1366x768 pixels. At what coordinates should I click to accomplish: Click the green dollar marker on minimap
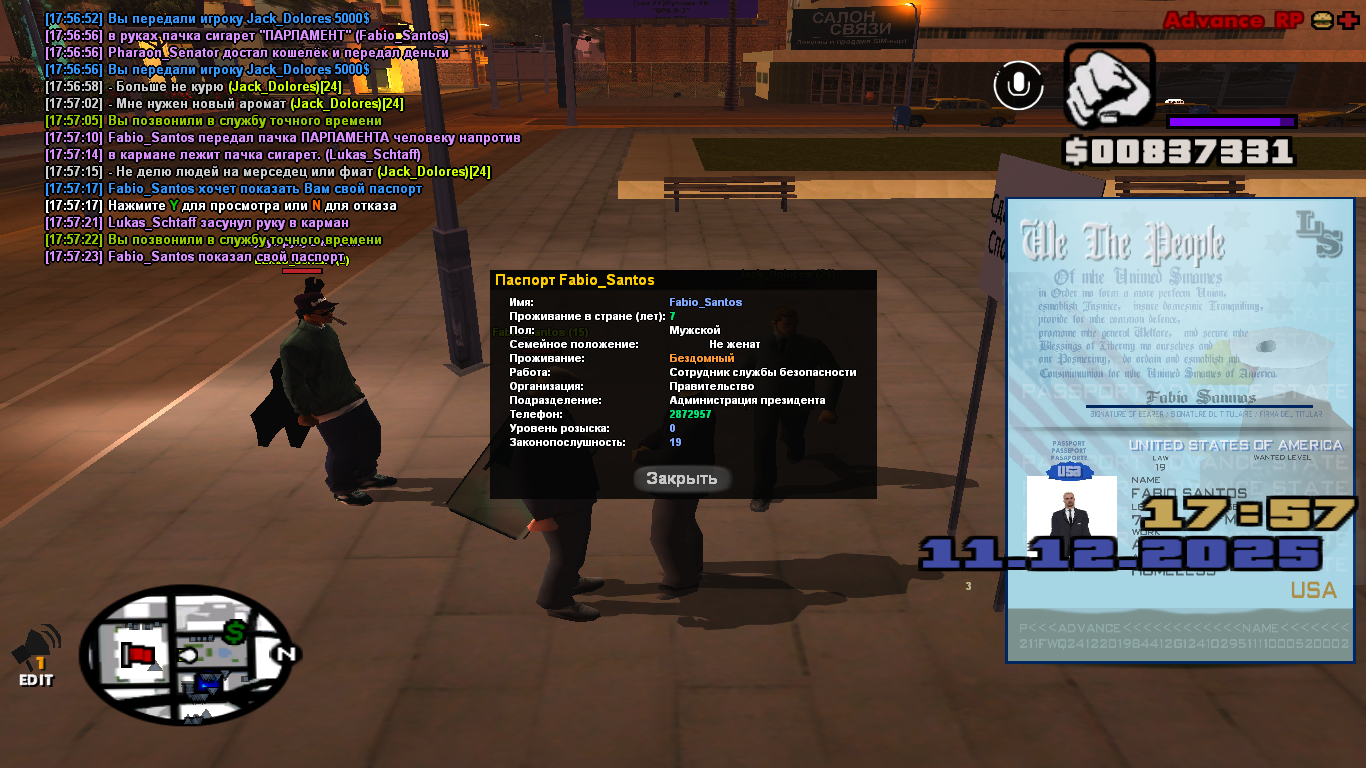coord(235,632)
